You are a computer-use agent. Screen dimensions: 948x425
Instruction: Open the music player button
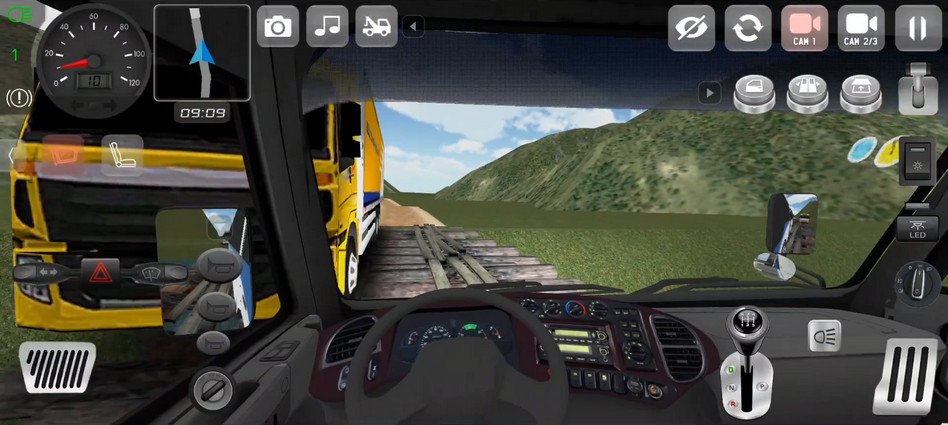pos(327,27)
